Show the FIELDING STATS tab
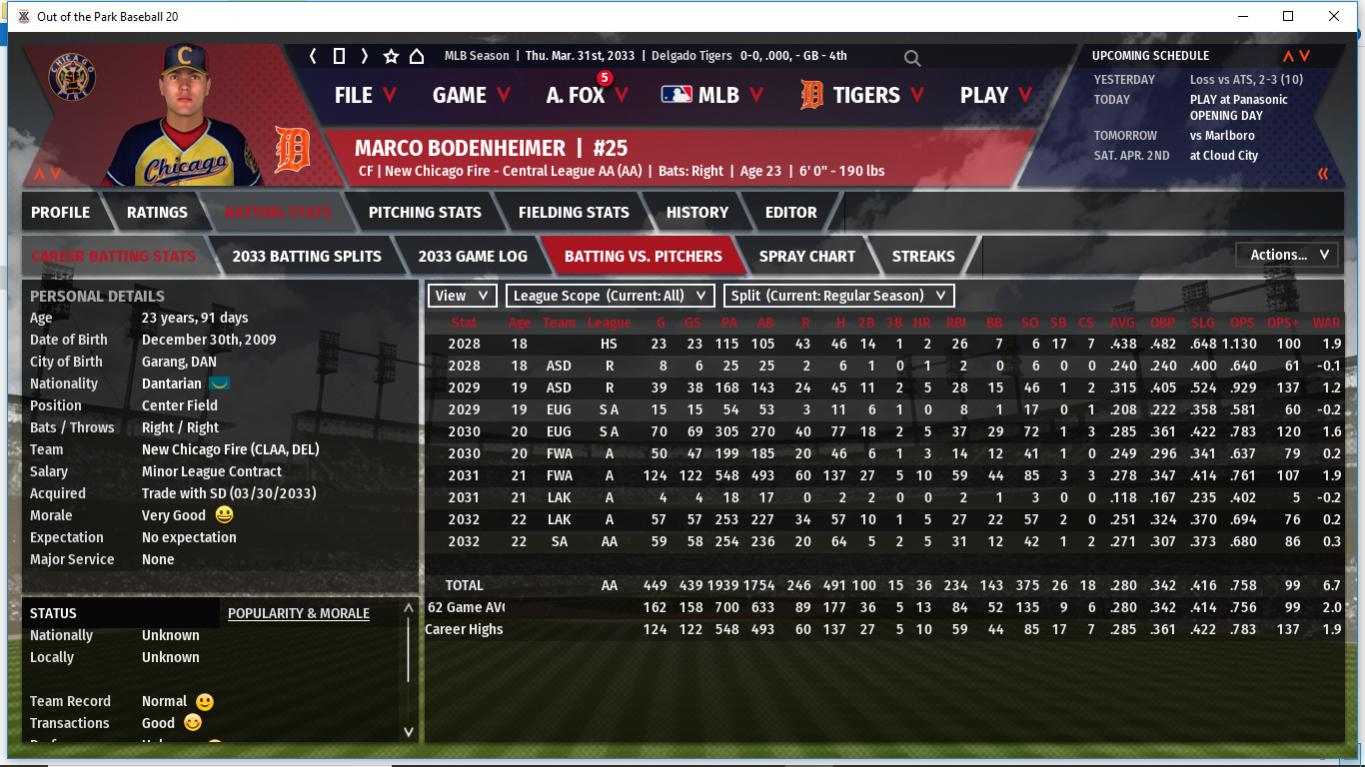The image size is (1365, 767). click(x=573, y=212)
